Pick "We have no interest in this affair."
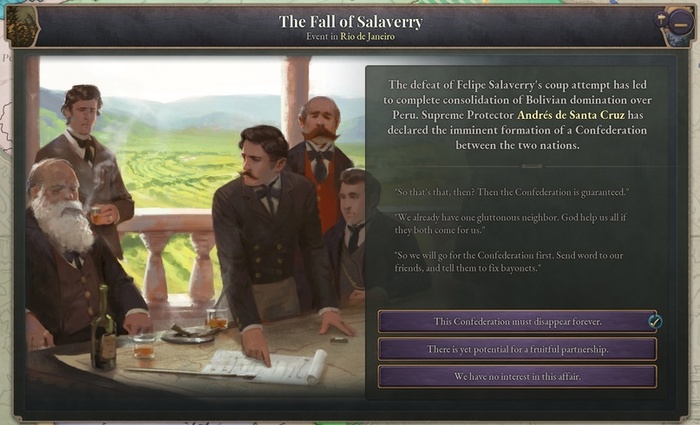 (x=517, y=376)
